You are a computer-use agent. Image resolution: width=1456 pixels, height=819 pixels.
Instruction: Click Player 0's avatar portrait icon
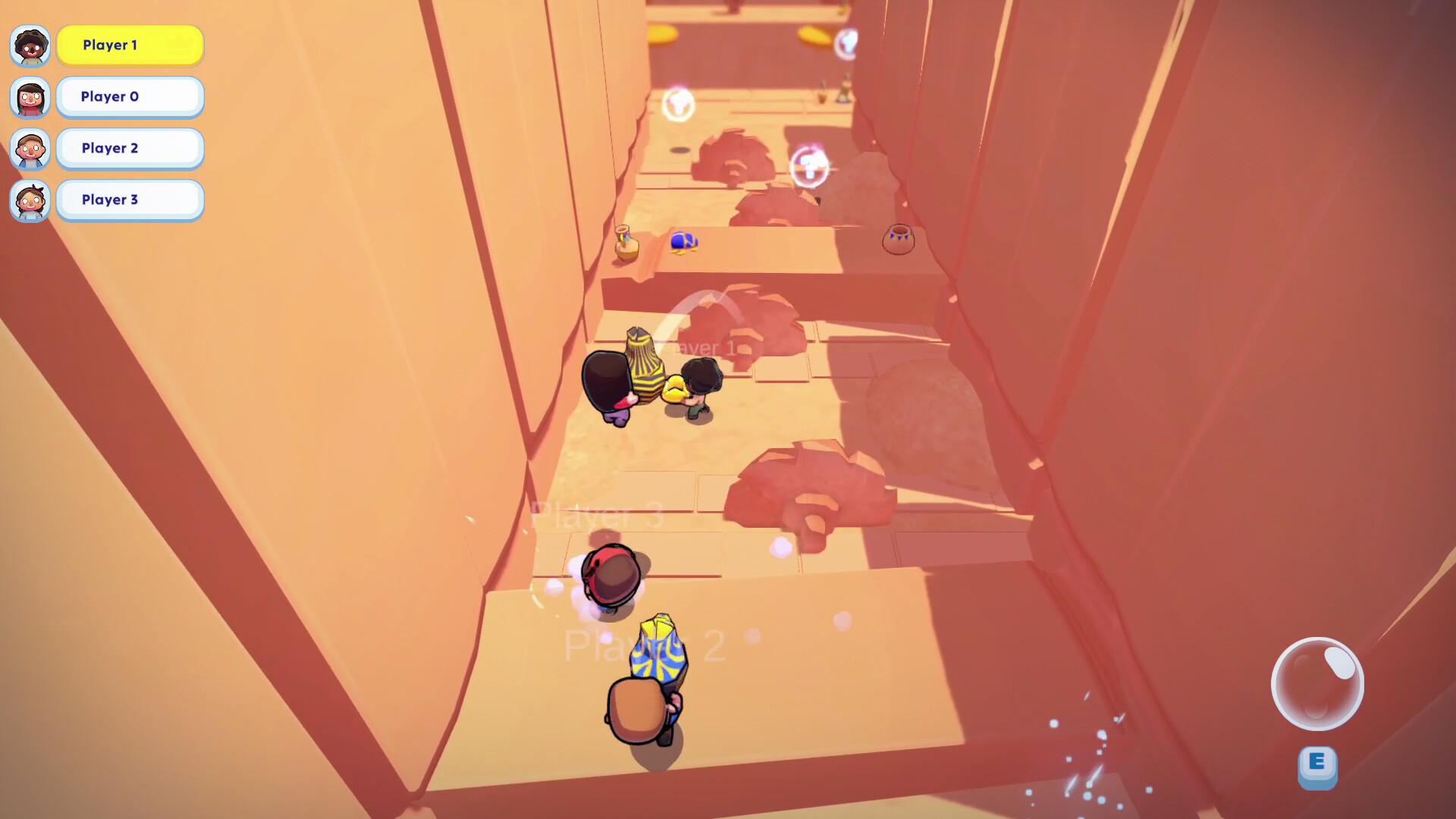click(30, 98)
